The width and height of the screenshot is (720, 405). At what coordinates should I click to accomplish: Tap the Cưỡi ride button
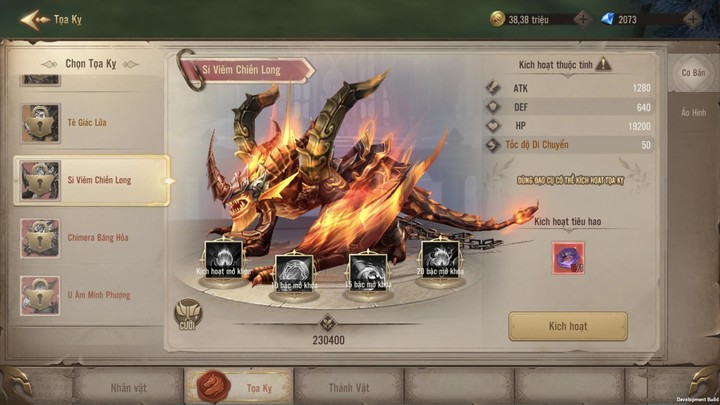coord(186,315)
